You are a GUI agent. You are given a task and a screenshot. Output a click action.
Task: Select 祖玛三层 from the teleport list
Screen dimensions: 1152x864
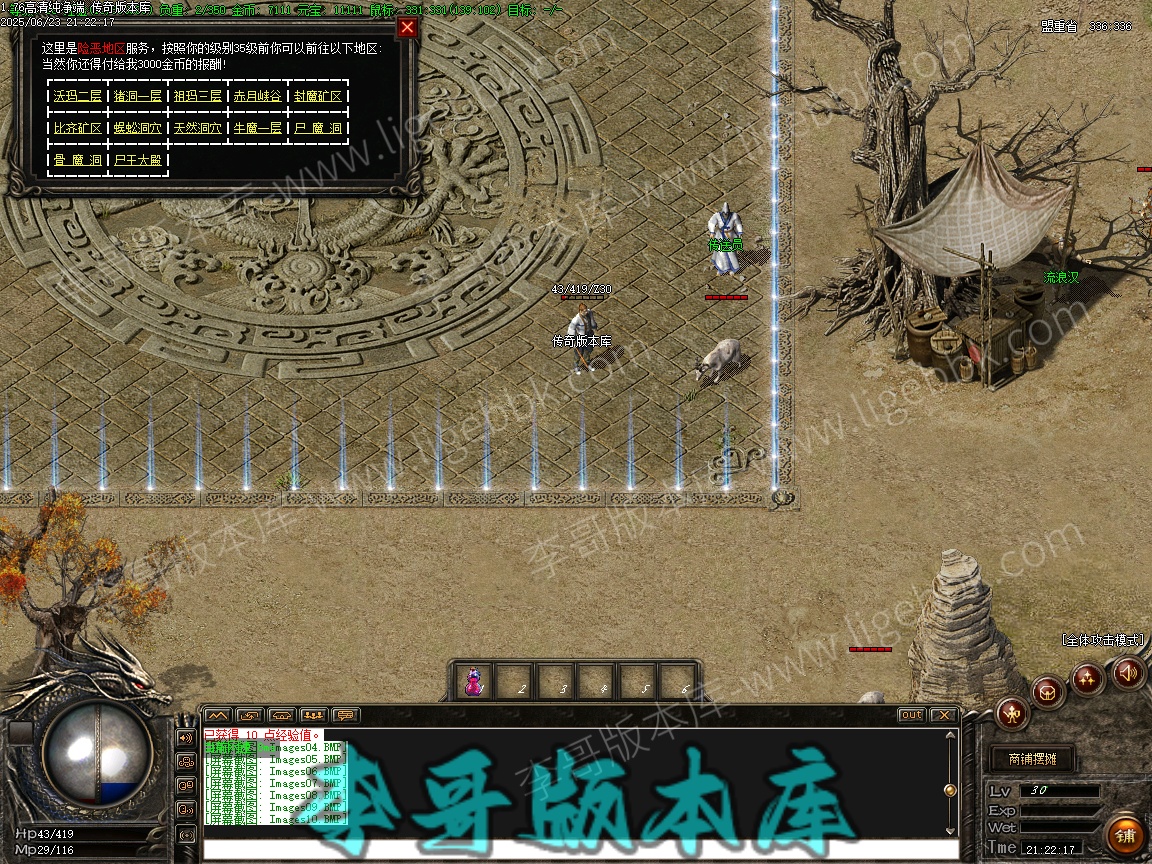pyautogui.click(x=198, y=96)
